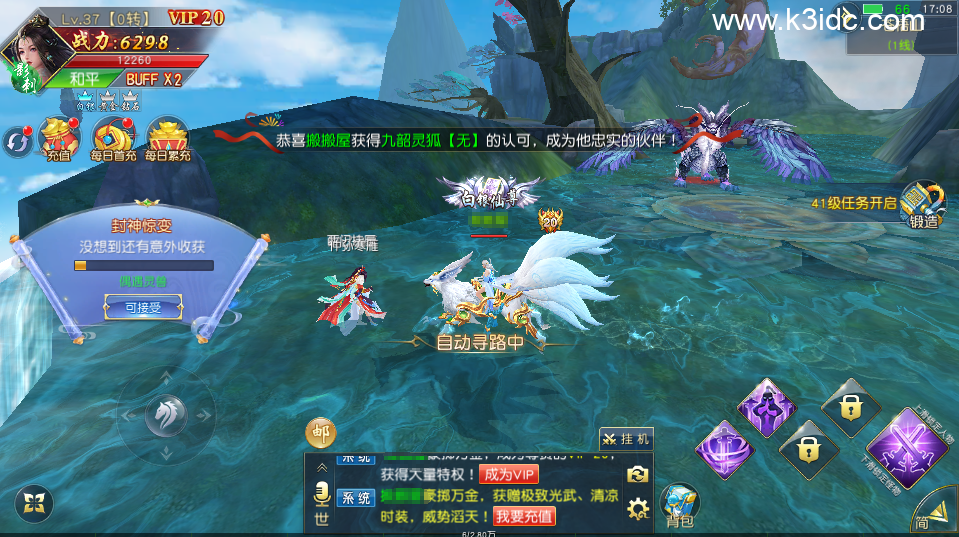Toggle 挂机 auto-battle mode
Viewport: 959px width, 537px height.
(x=626, y=438)
